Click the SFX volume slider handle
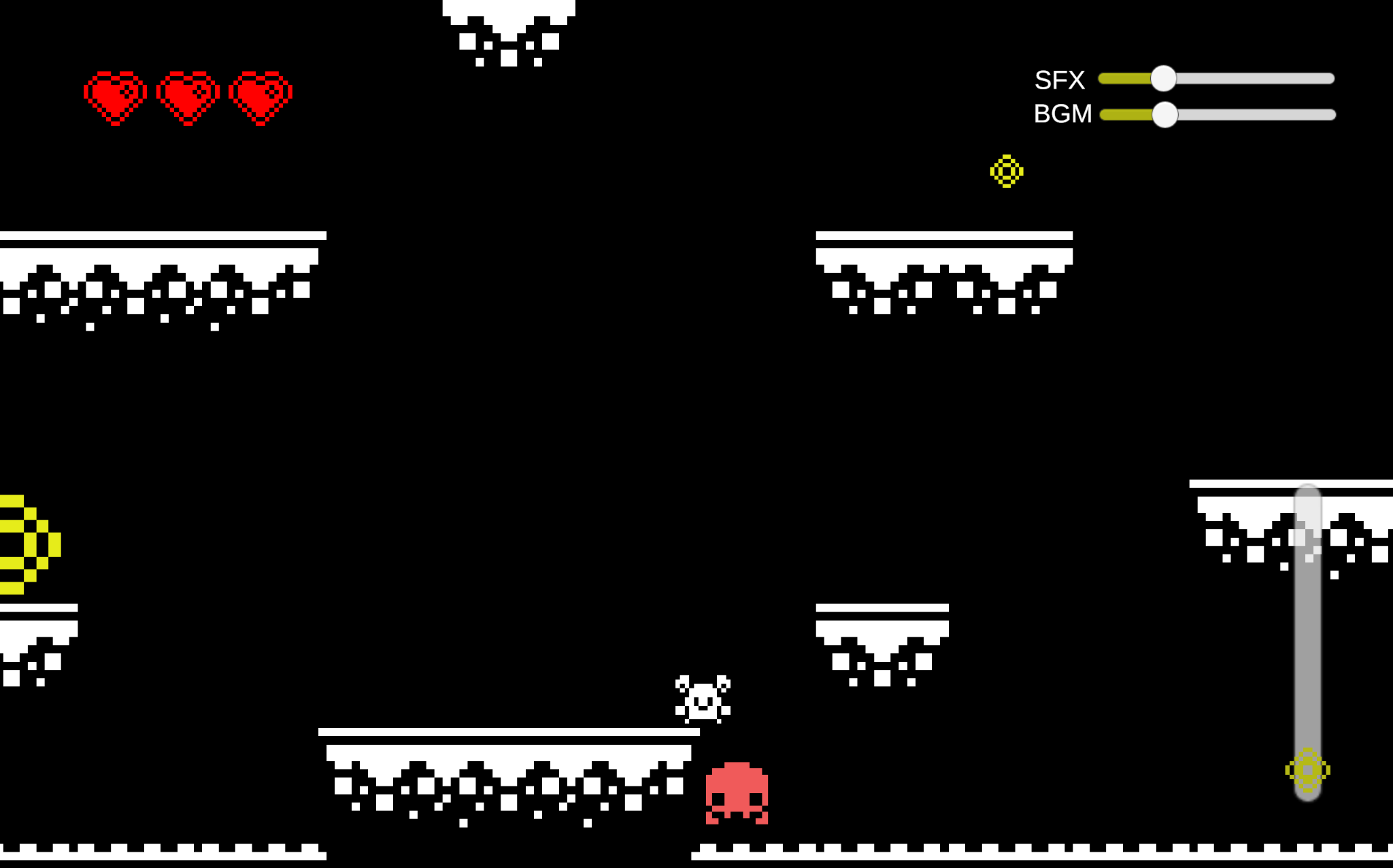The height and width of the screenshot is (868, 1393). [1164, 78]
